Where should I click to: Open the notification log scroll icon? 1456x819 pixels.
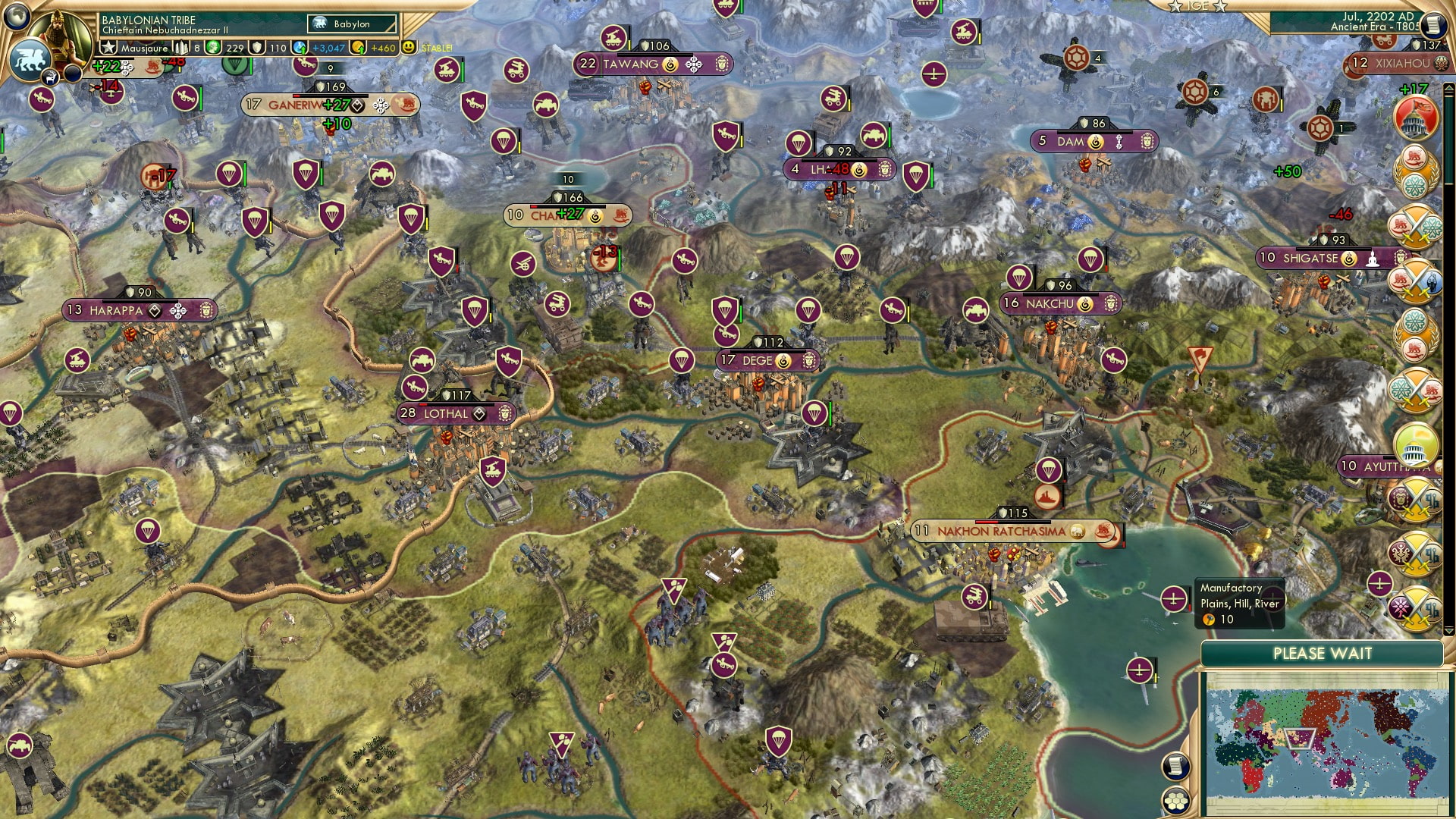[x=1176, y=765]
